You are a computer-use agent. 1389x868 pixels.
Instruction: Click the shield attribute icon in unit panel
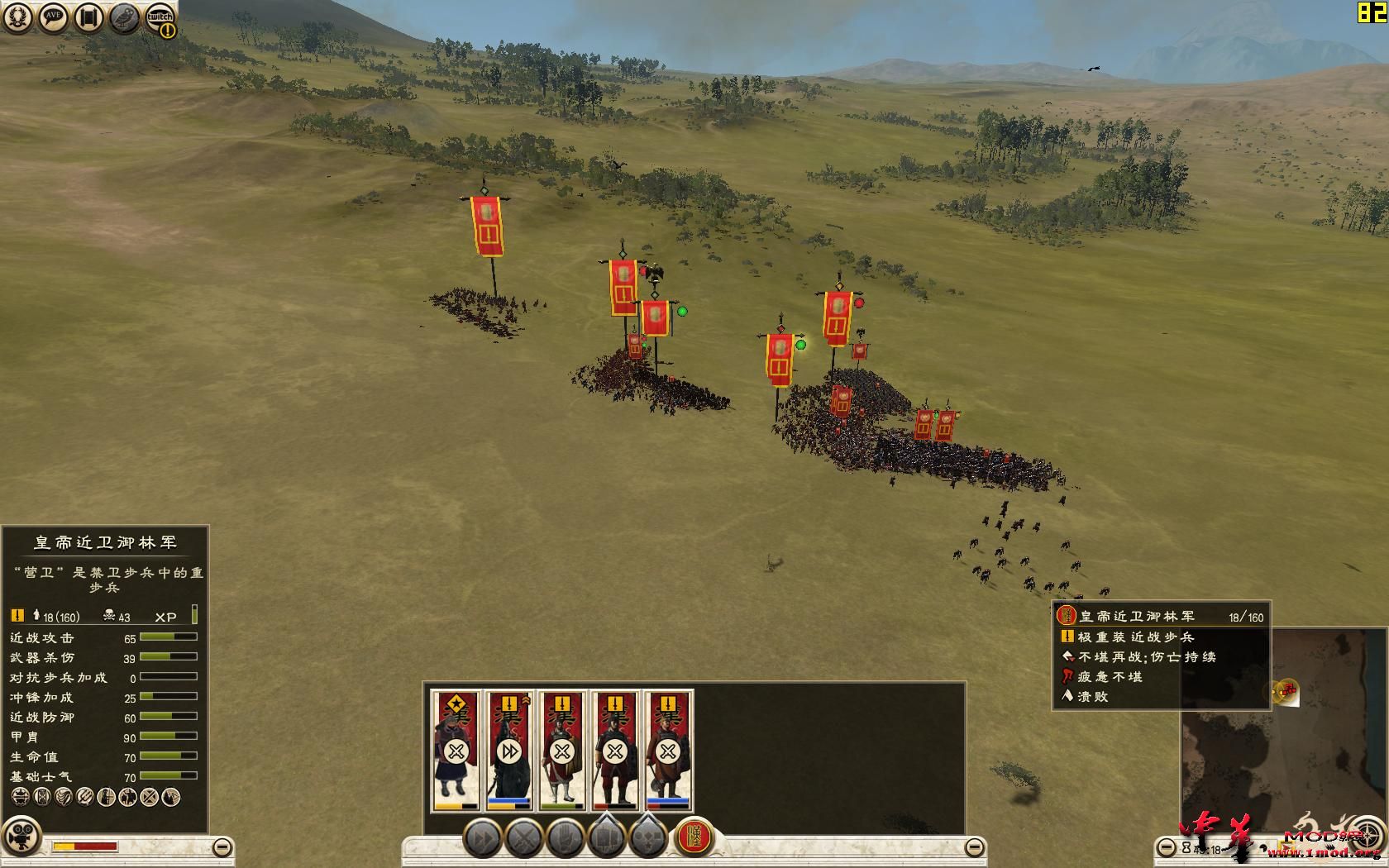click(41, 797)
